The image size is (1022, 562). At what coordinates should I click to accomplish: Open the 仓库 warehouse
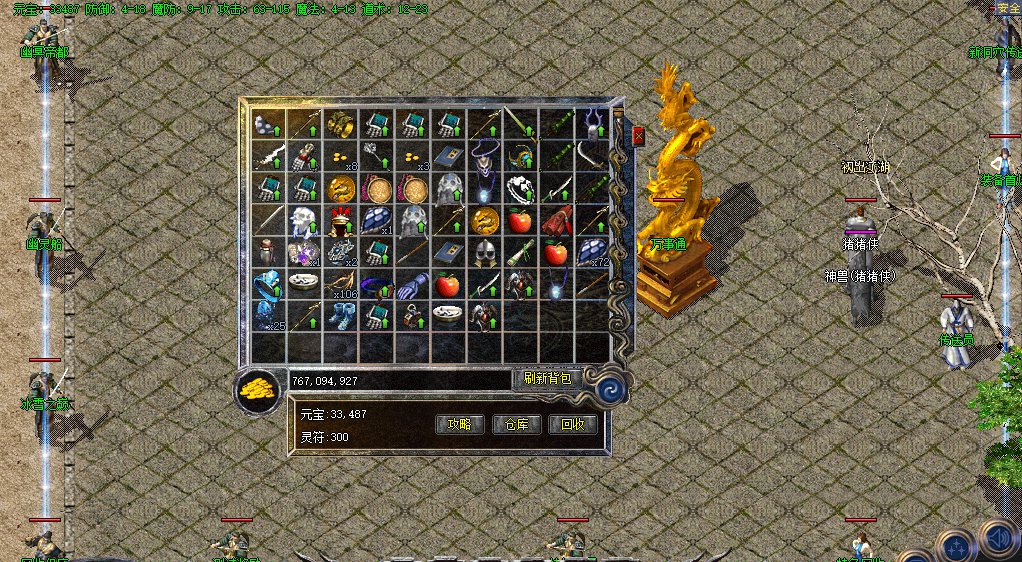(517, 424)
